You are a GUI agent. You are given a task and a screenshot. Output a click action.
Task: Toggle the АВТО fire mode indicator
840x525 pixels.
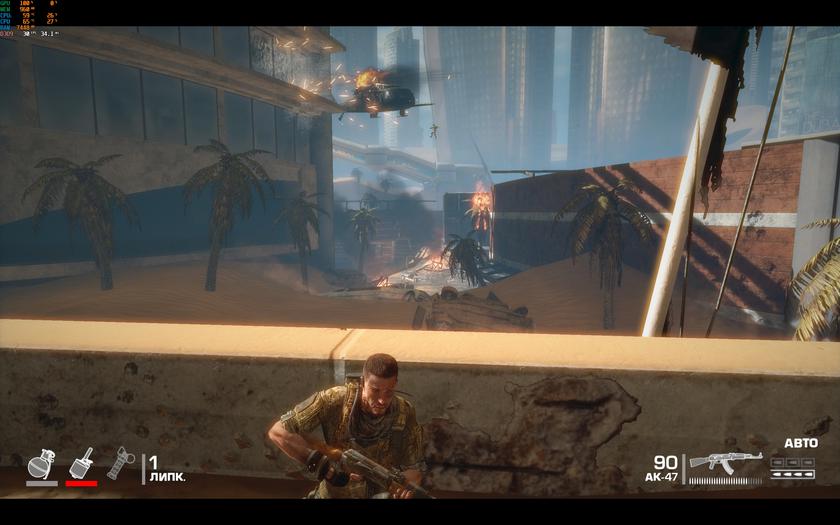800,443
